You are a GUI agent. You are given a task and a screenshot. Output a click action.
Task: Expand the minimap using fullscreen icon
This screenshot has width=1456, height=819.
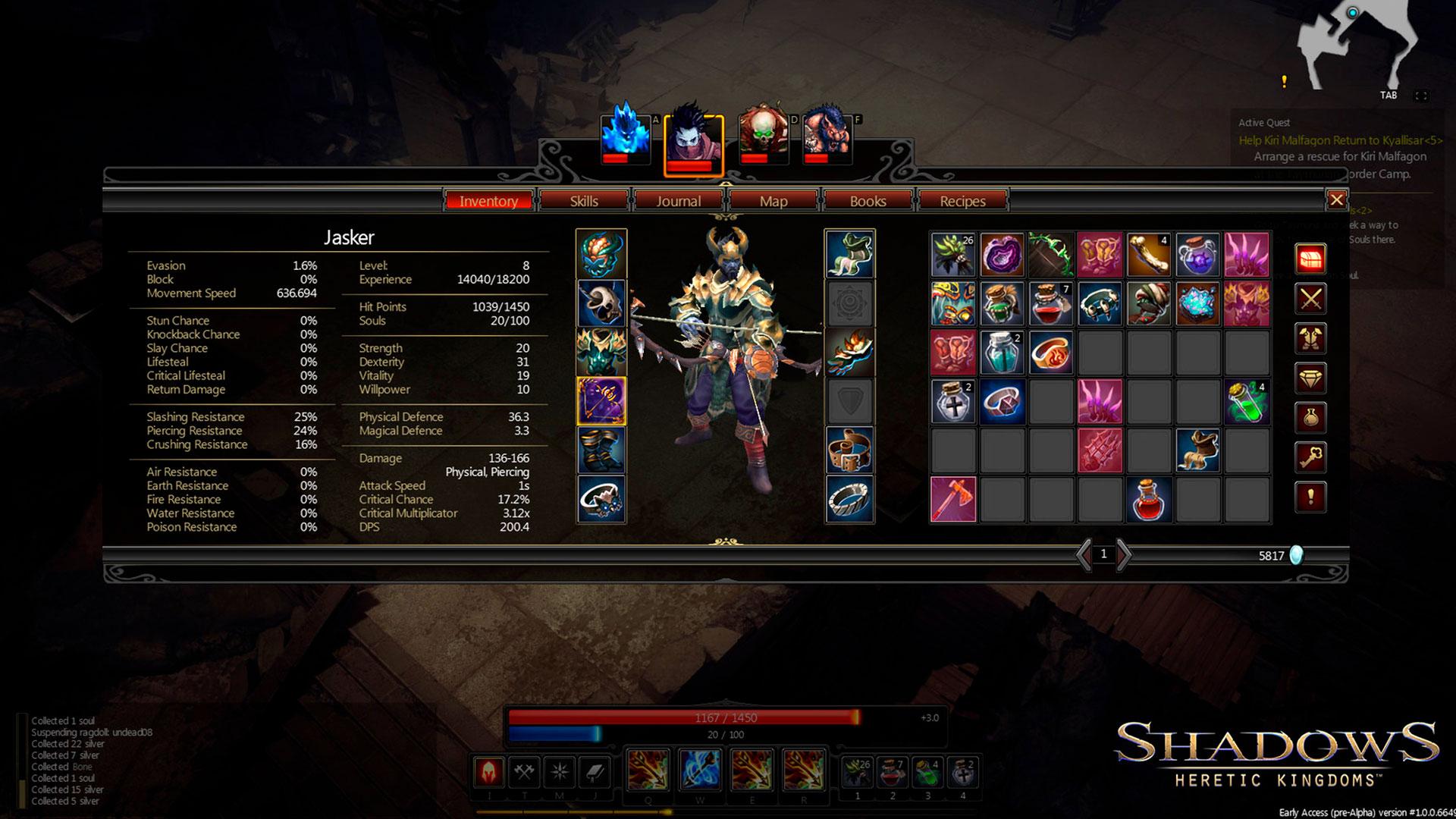(x=1421, y=96)
